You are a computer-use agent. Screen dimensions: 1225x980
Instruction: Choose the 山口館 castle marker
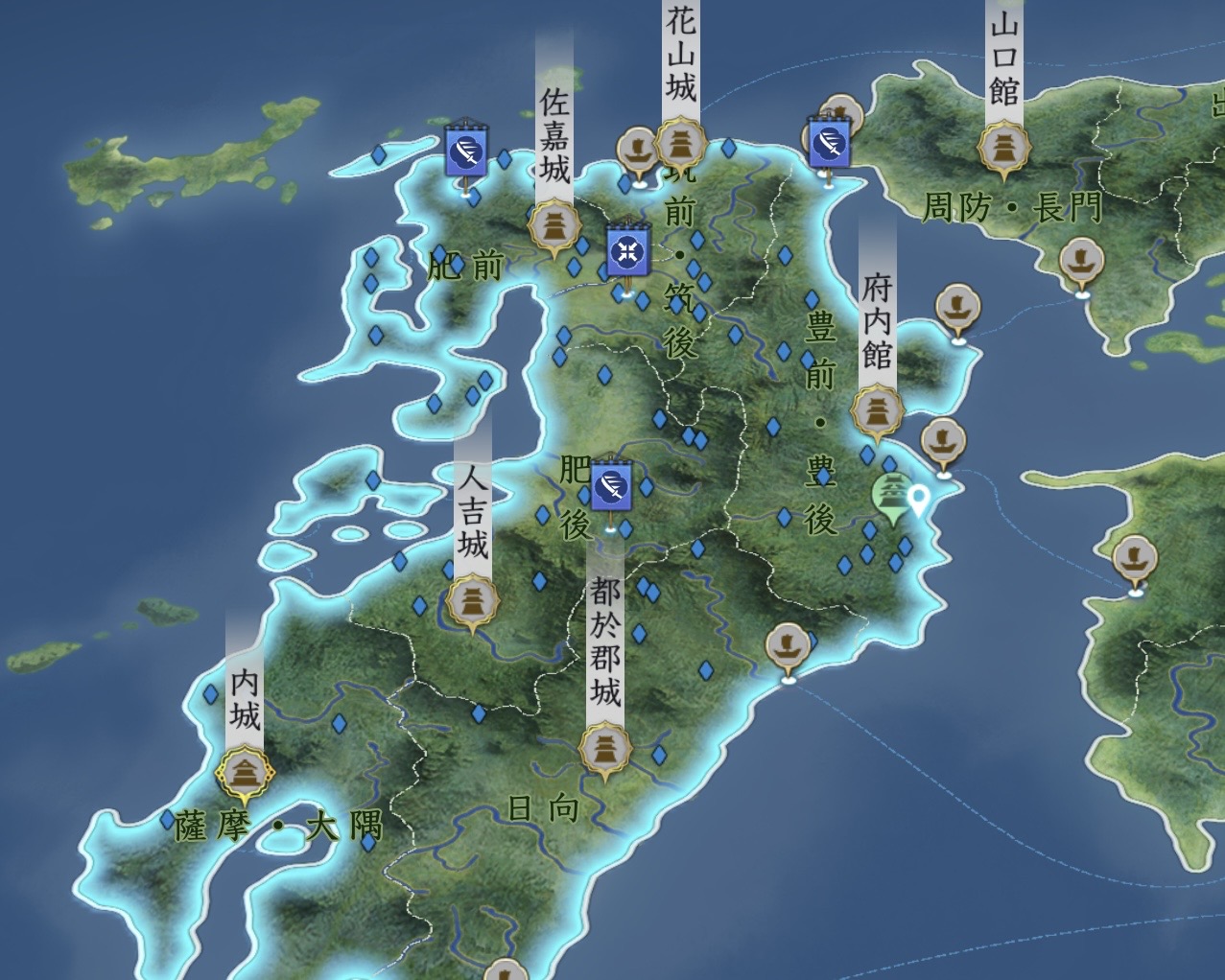coord(1003,148)
